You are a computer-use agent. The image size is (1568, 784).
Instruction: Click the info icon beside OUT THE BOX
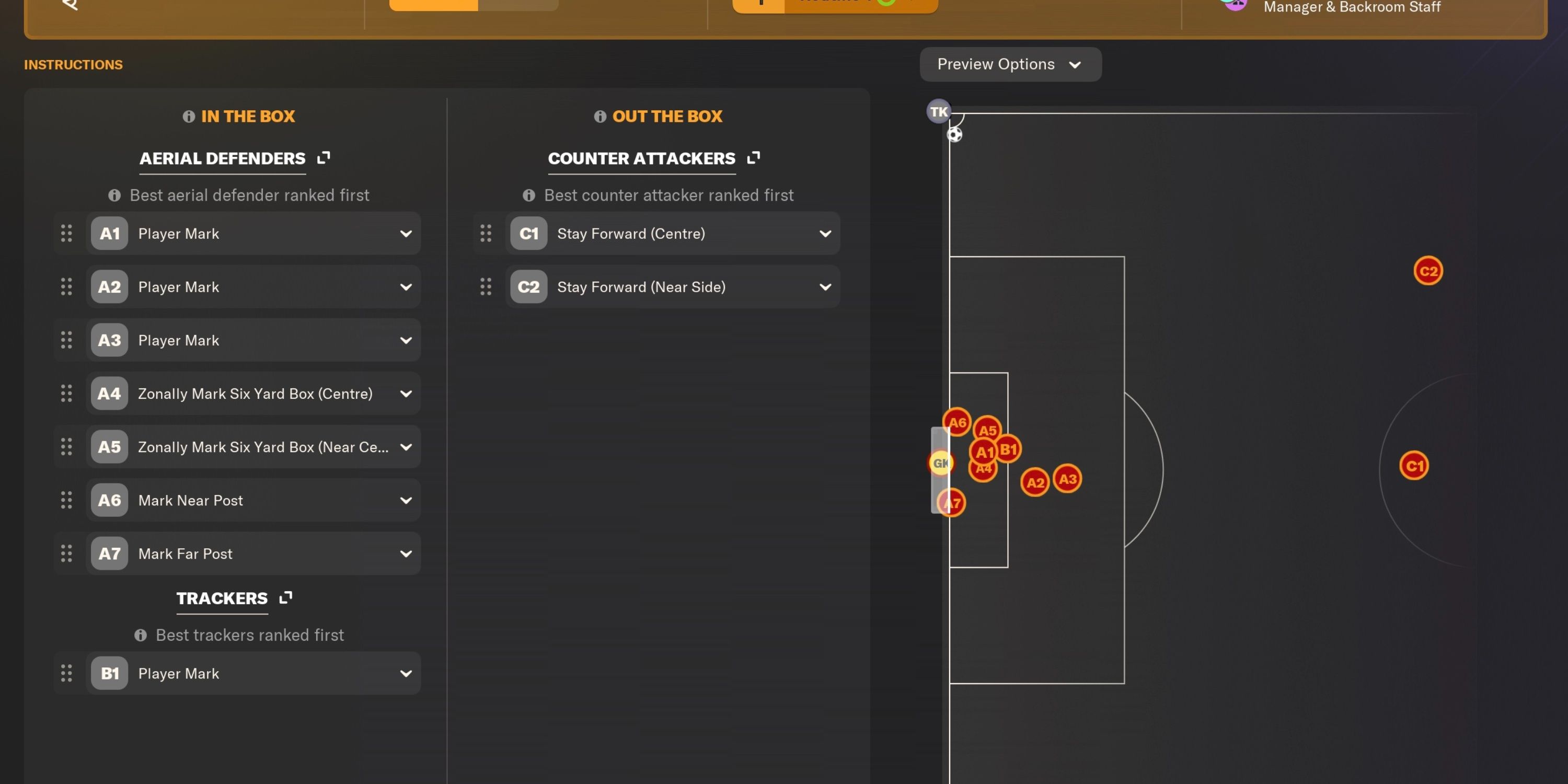pos(601,116)
